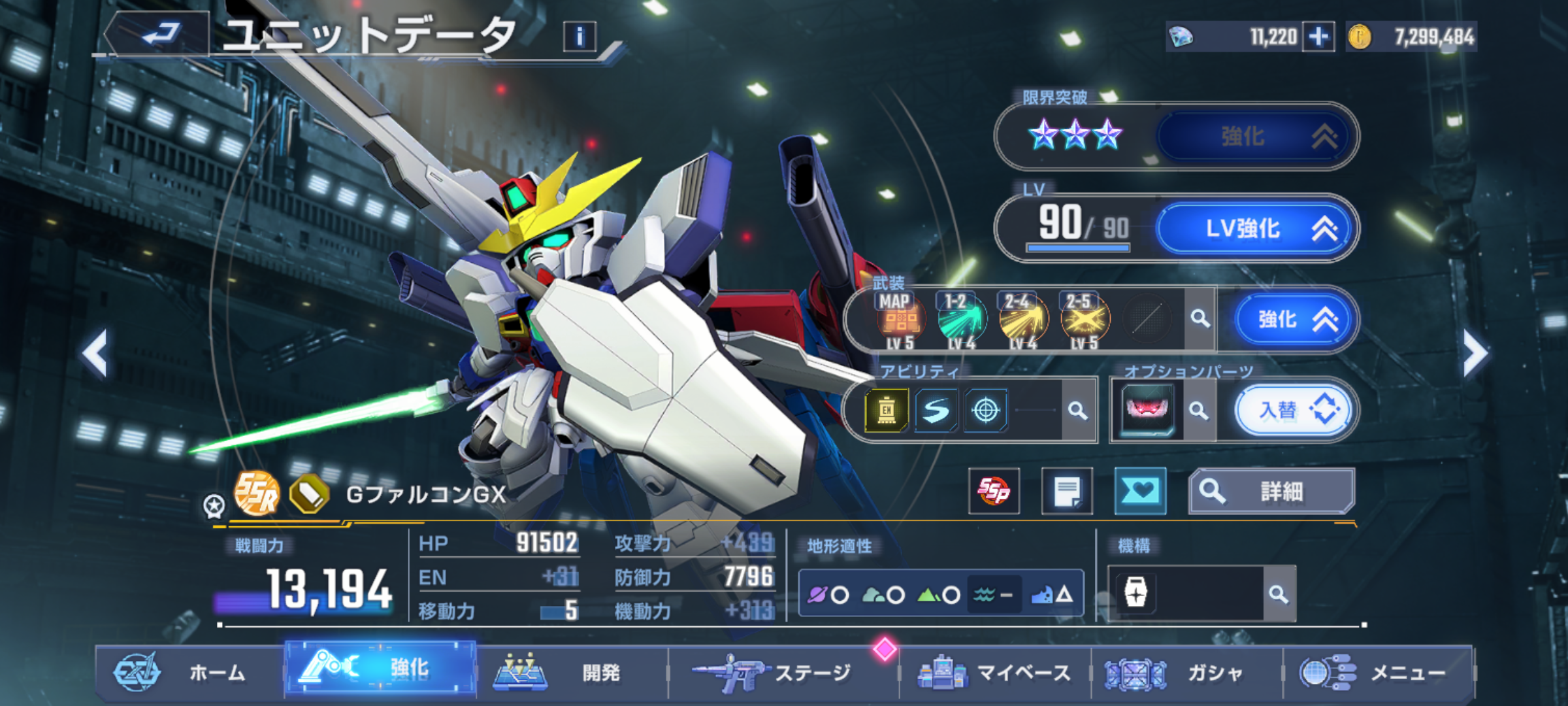The width and height of the screenshot is (1568, 706).
Task: Add diamonds with the plus button
Action: coord(1318,37)
